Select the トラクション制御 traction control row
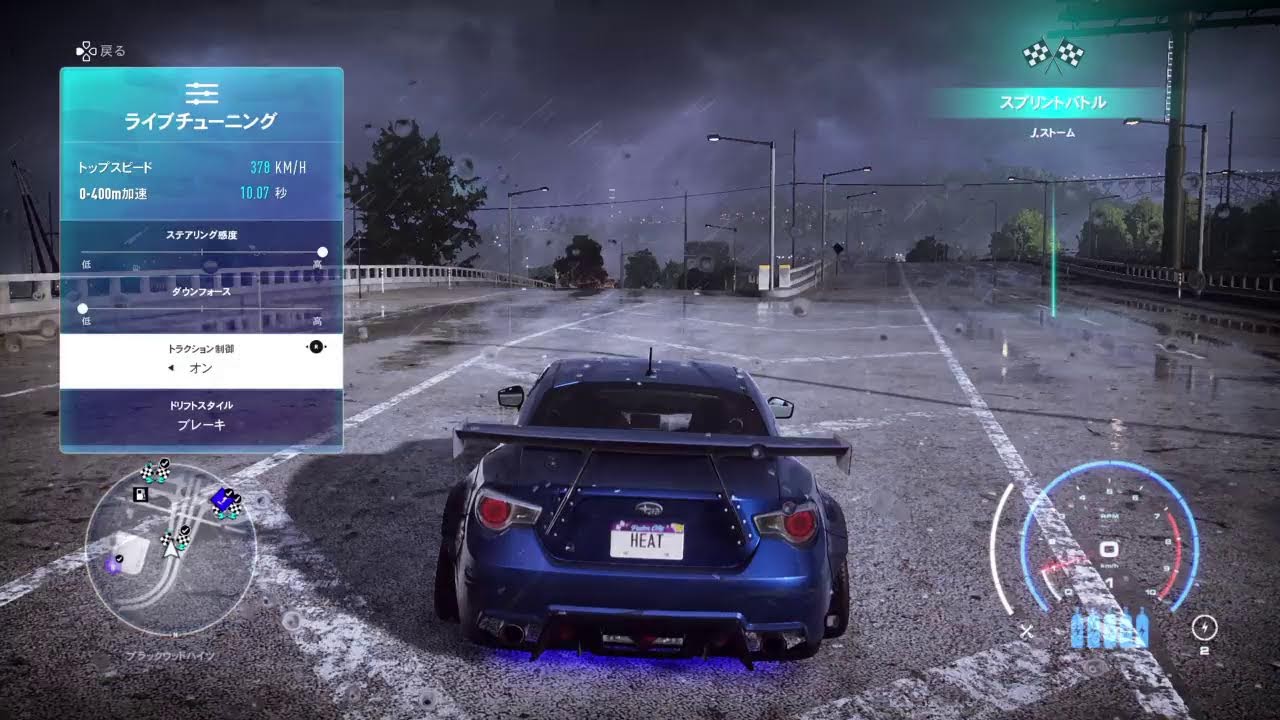This screenshot has width=1280, height=720. pos(201,360)
